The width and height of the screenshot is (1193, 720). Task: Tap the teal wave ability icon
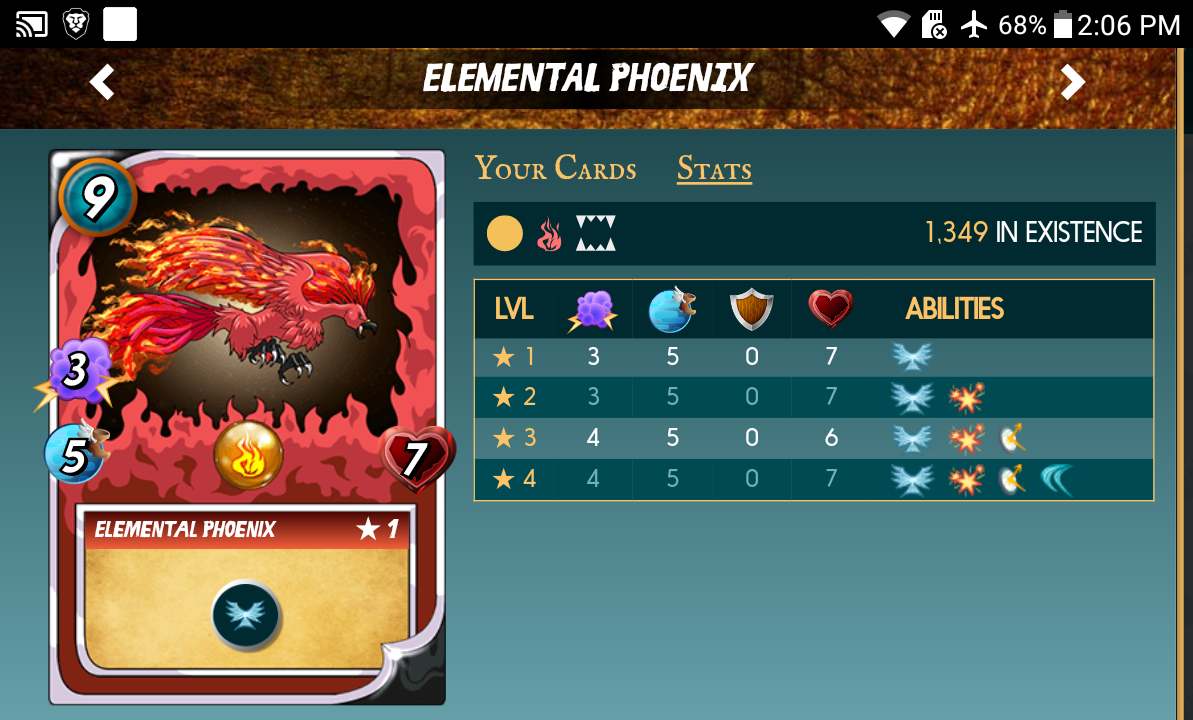click(1056, 479)
